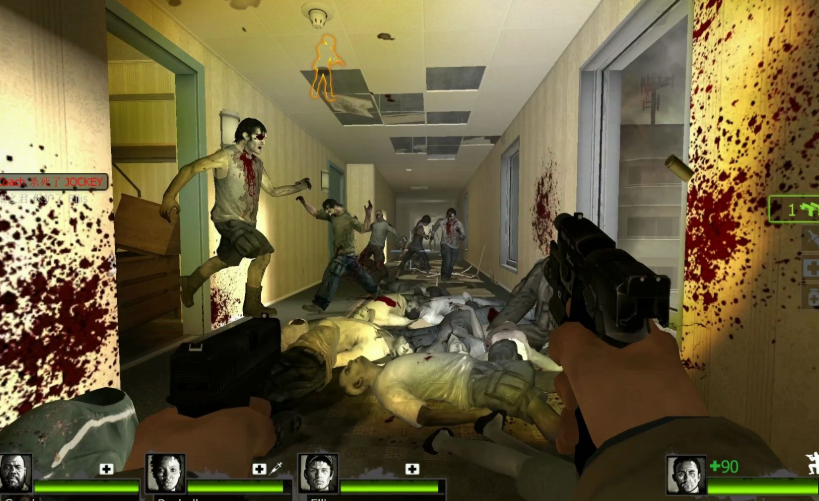Viewport: 819px width, 501px height.
Task: Click Rochelle's adrenaline syringe icon
Action: point(275,468)
